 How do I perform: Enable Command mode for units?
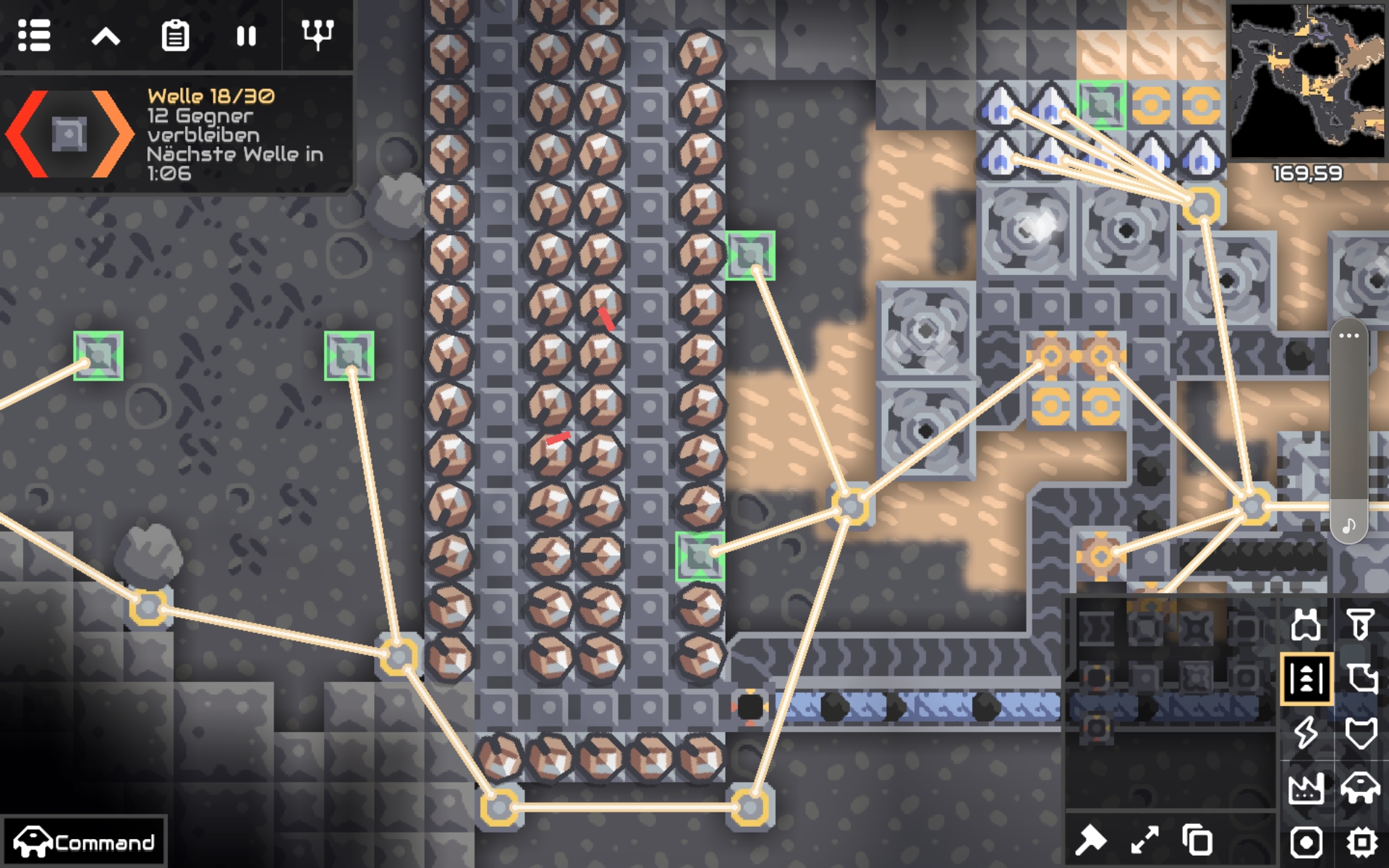pyautogui.click(x=83, y=841)
